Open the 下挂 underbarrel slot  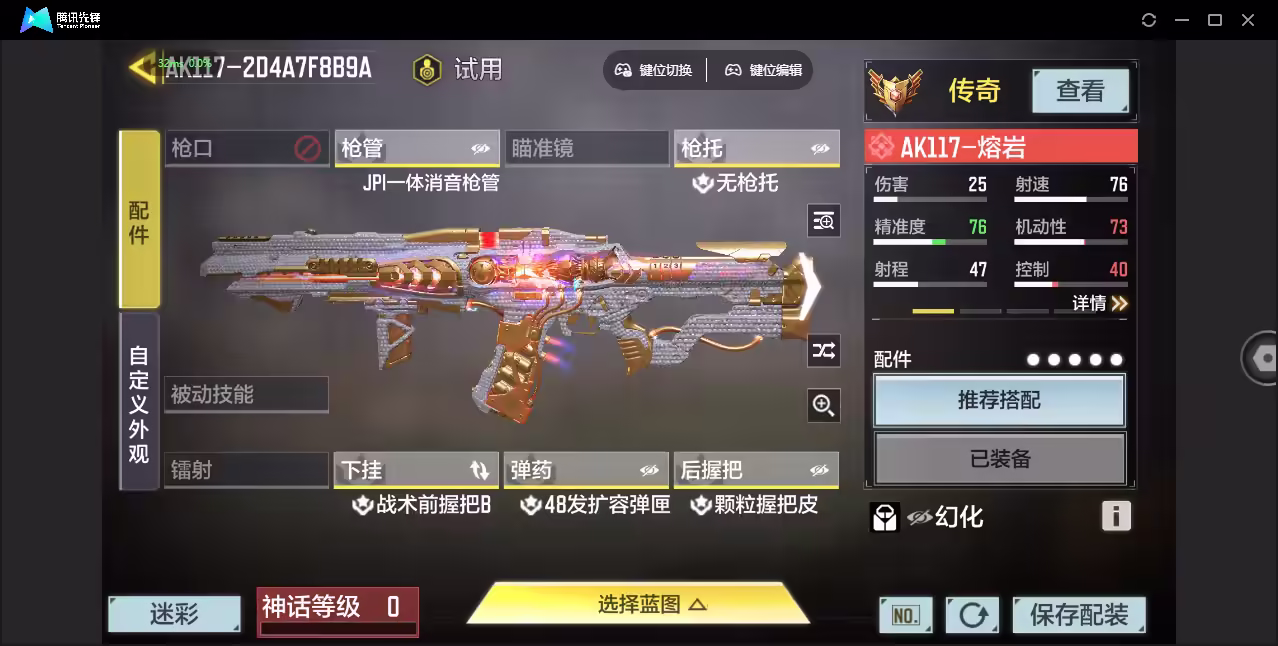[417, 470]
